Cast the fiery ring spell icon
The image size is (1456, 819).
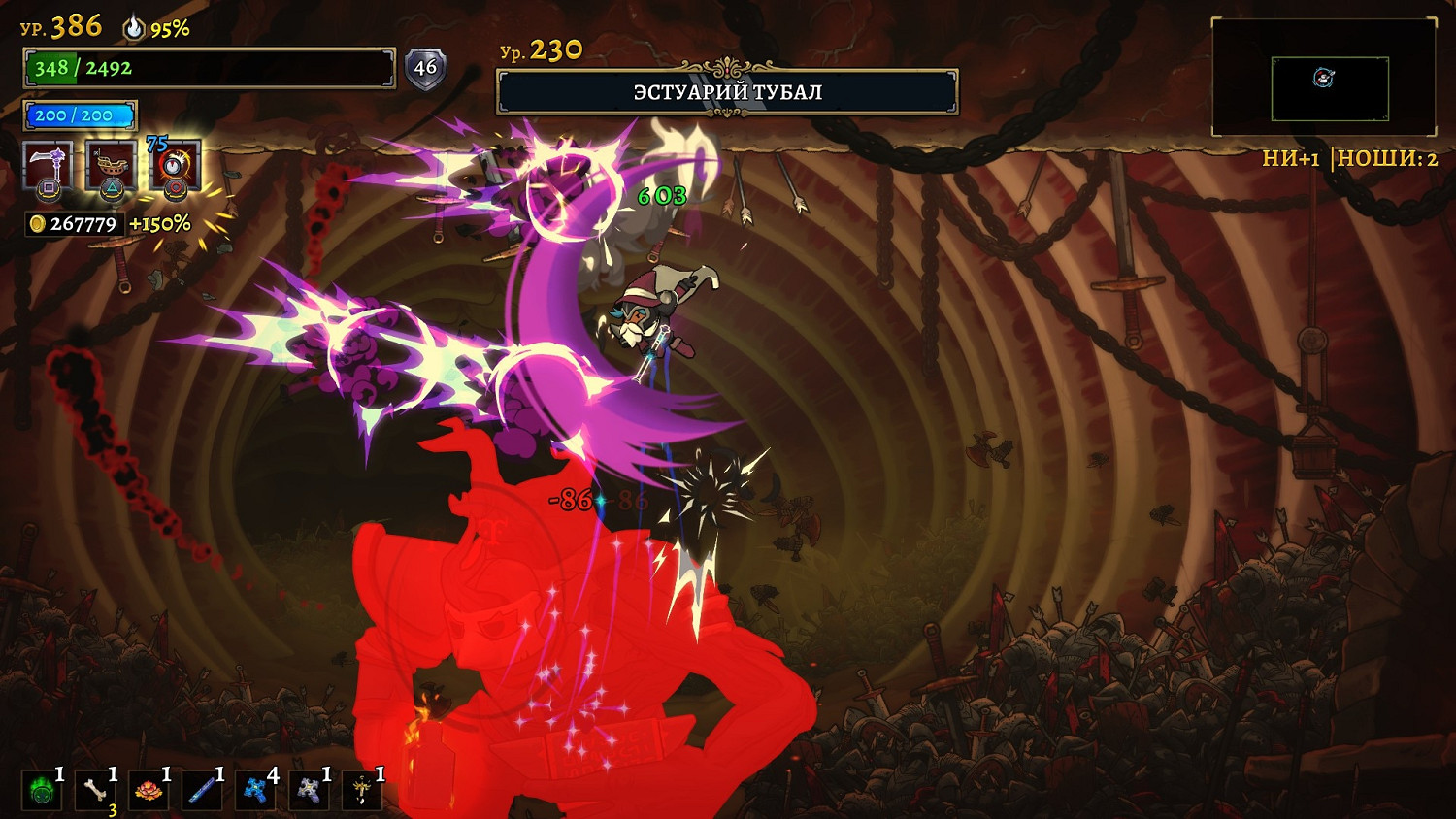[176, 166]
